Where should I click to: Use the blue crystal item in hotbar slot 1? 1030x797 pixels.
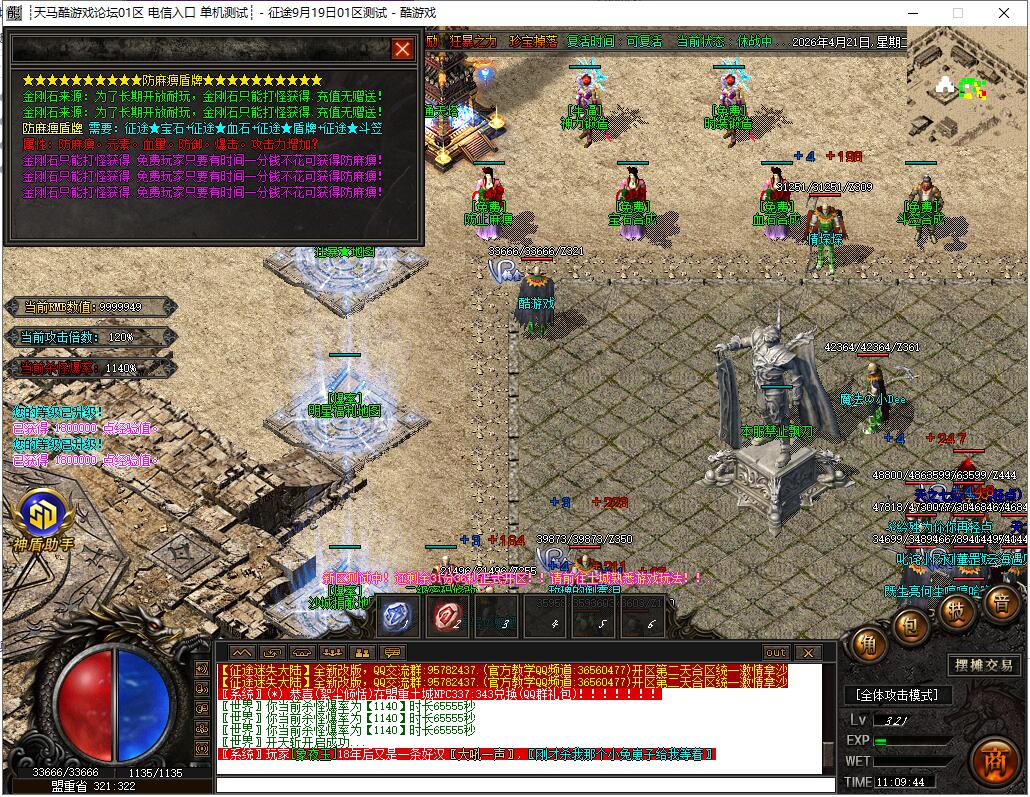click(400, 617)
